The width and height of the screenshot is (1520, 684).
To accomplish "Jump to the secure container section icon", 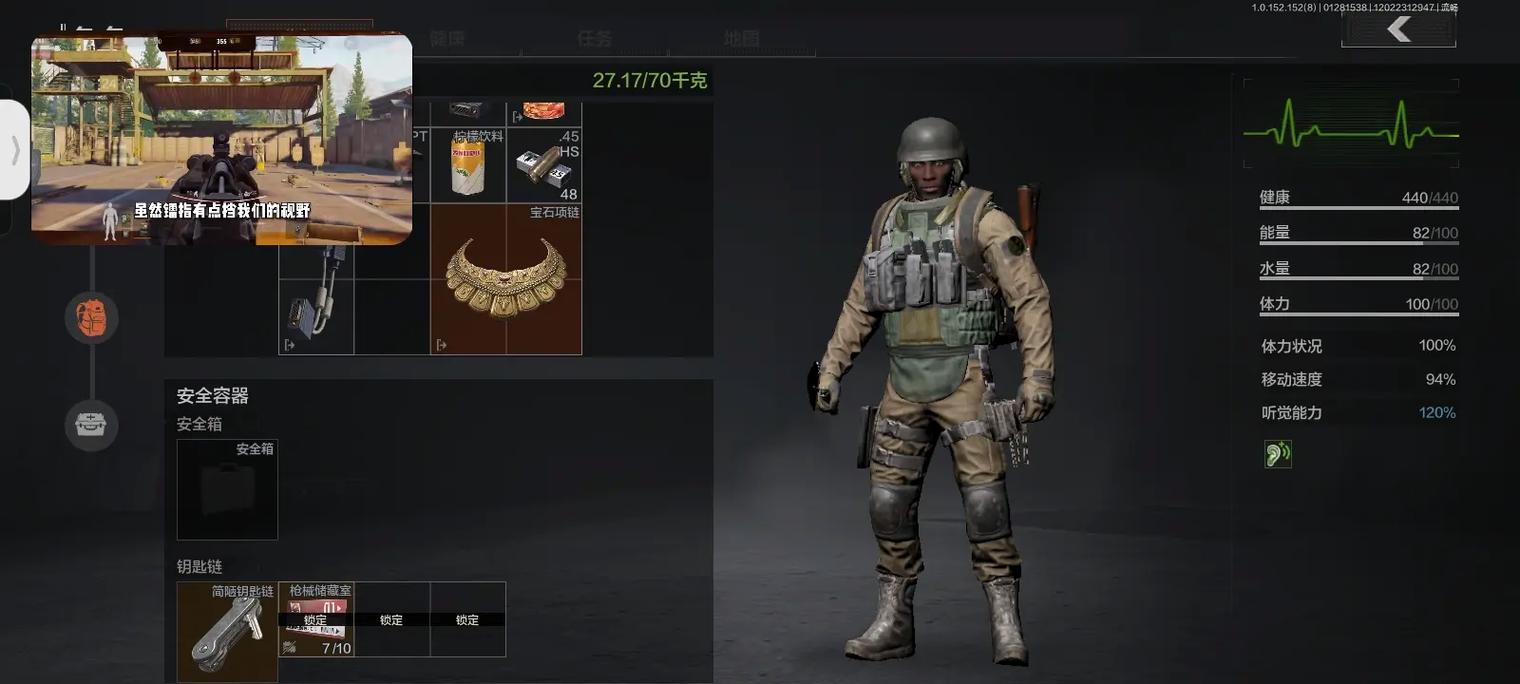I will click(92, 425).
